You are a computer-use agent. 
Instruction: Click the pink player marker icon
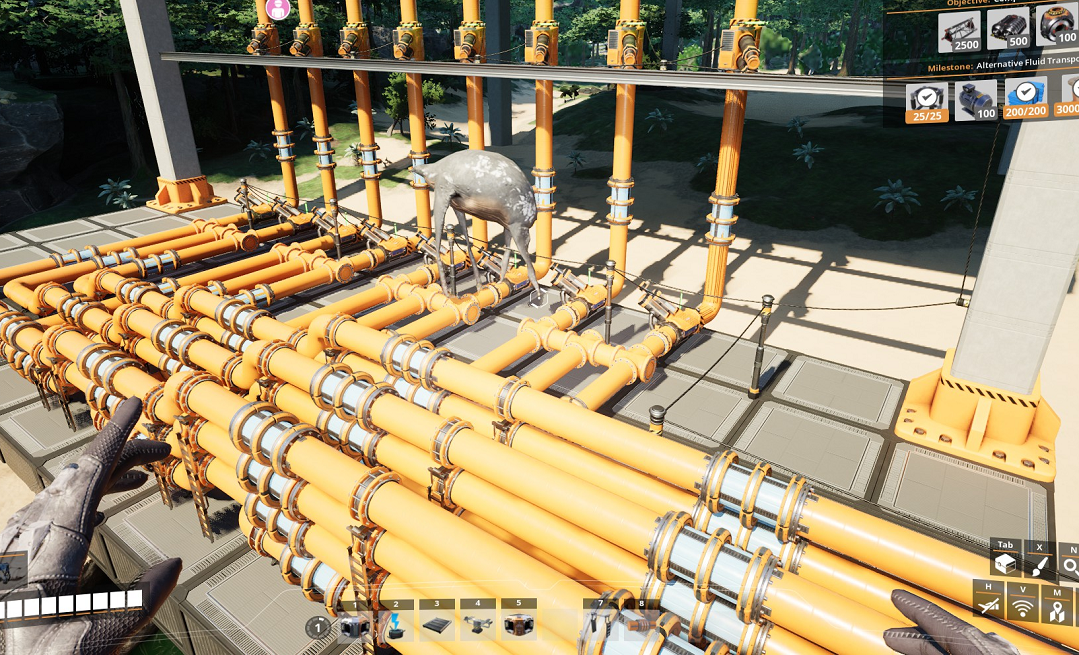click(278, 9)
